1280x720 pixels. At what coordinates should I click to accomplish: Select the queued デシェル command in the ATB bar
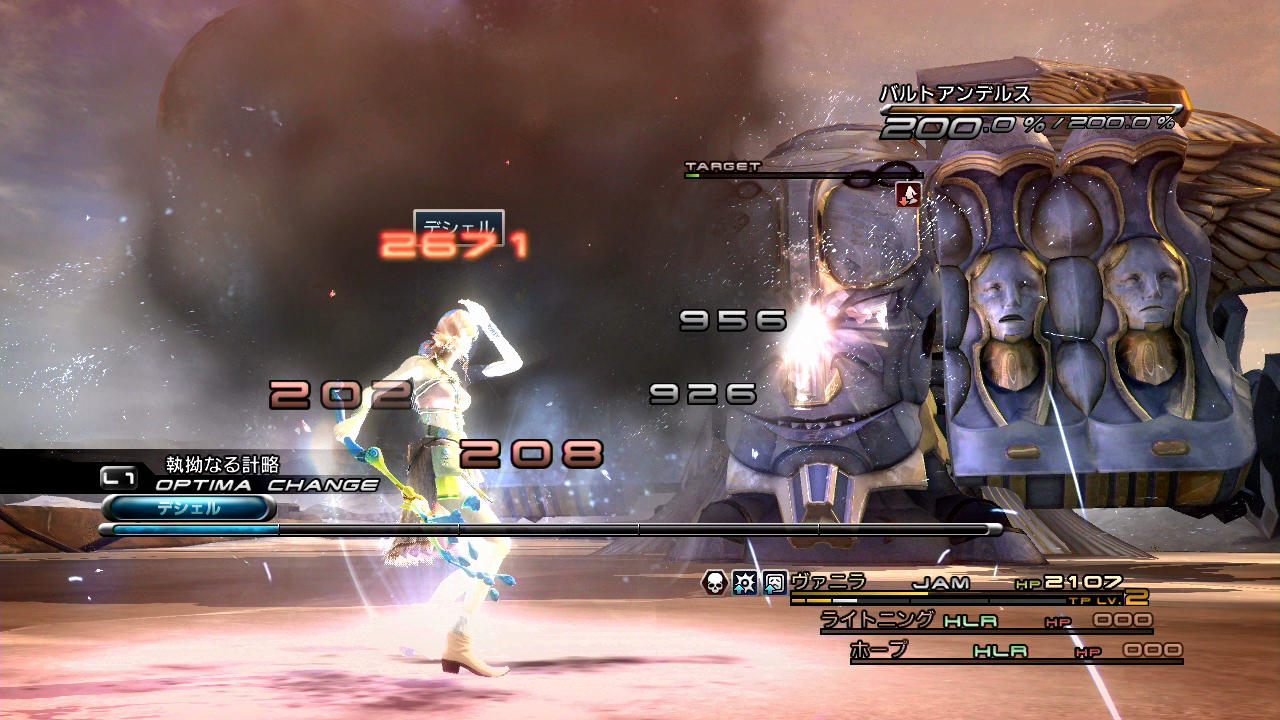coord(188,508)
